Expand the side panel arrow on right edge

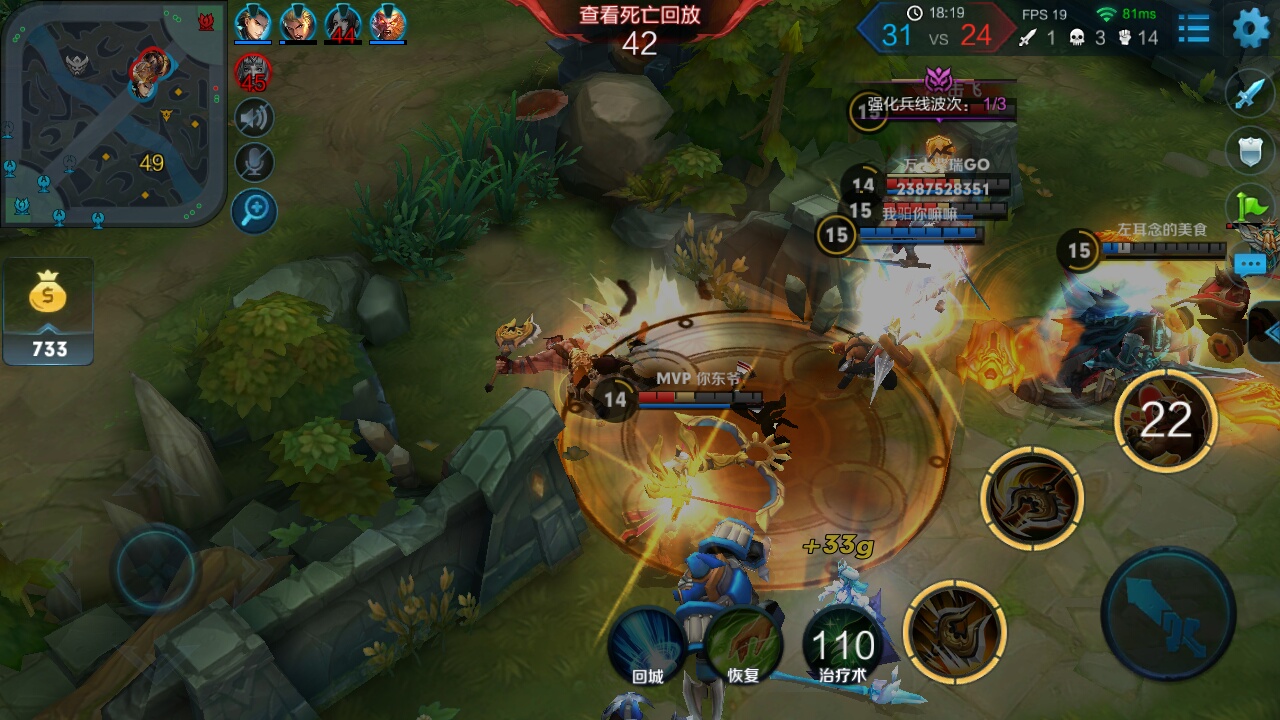click(1268, 331)
